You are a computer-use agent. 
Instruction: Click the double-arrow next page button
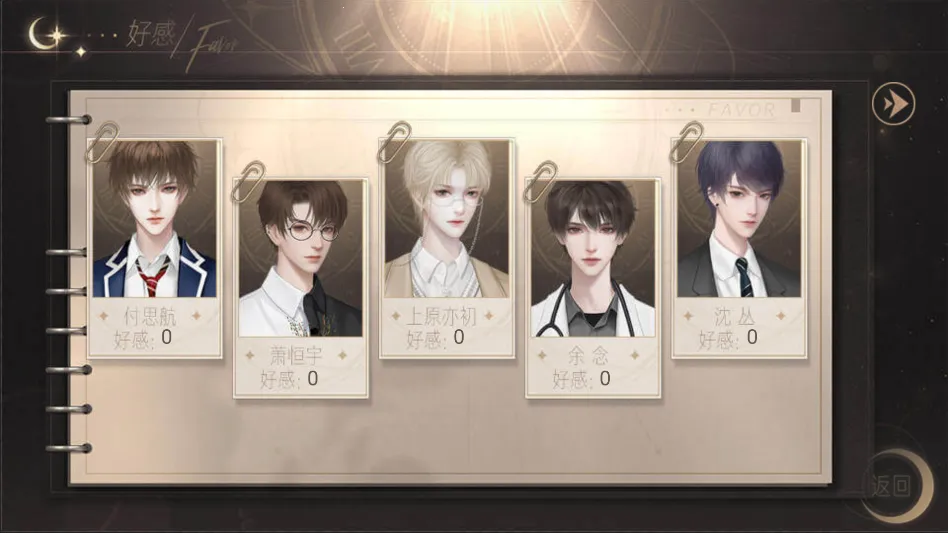pyautogui.click(x=893, y=103)
